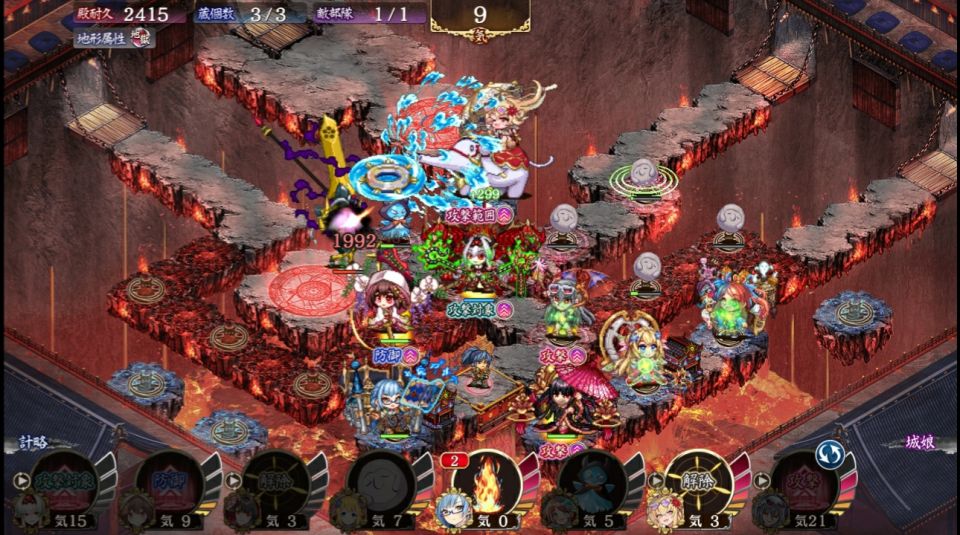Use the glowing gold 解除 stratagem
This screenshot has width=960, height=535.
coord(698,482)
